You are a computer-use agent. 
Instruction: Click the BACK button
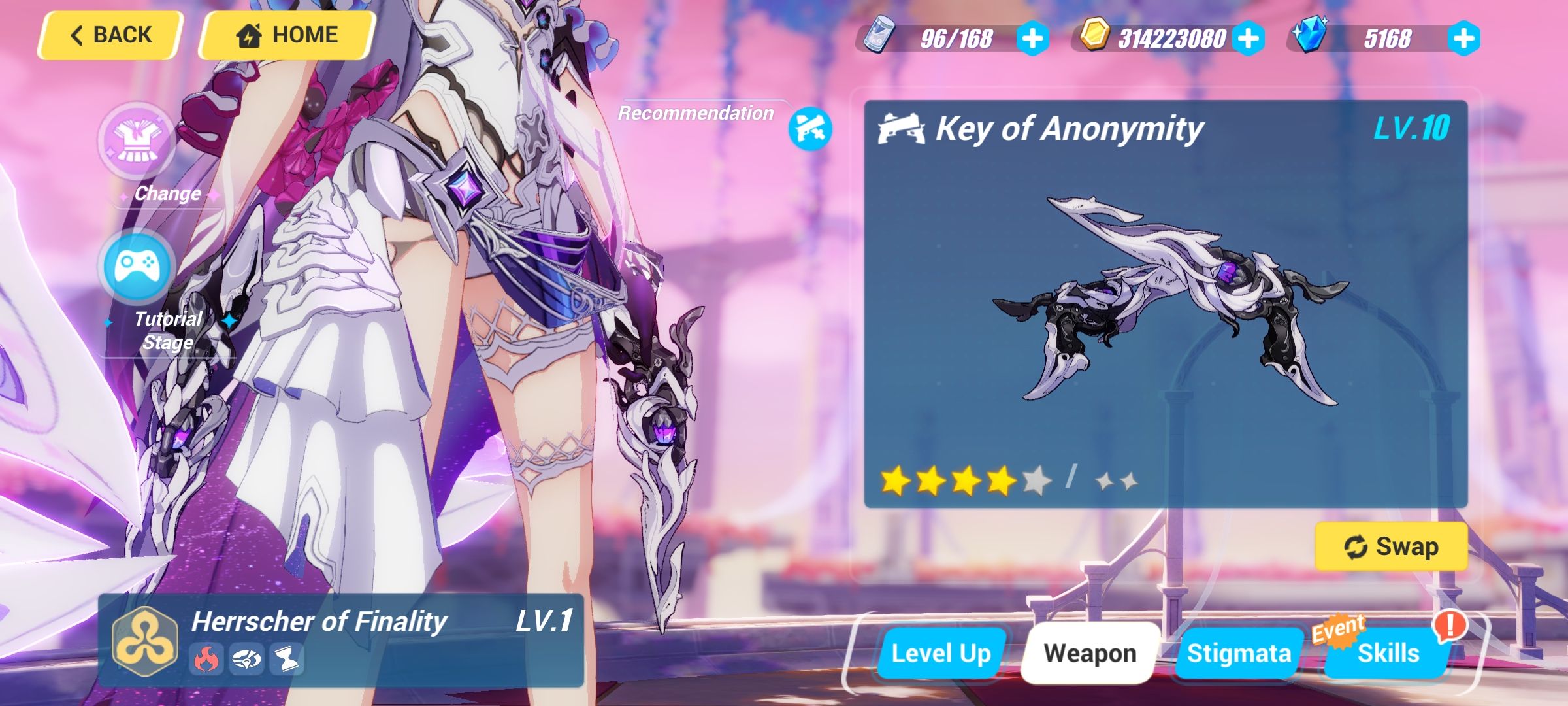point(109,34)
